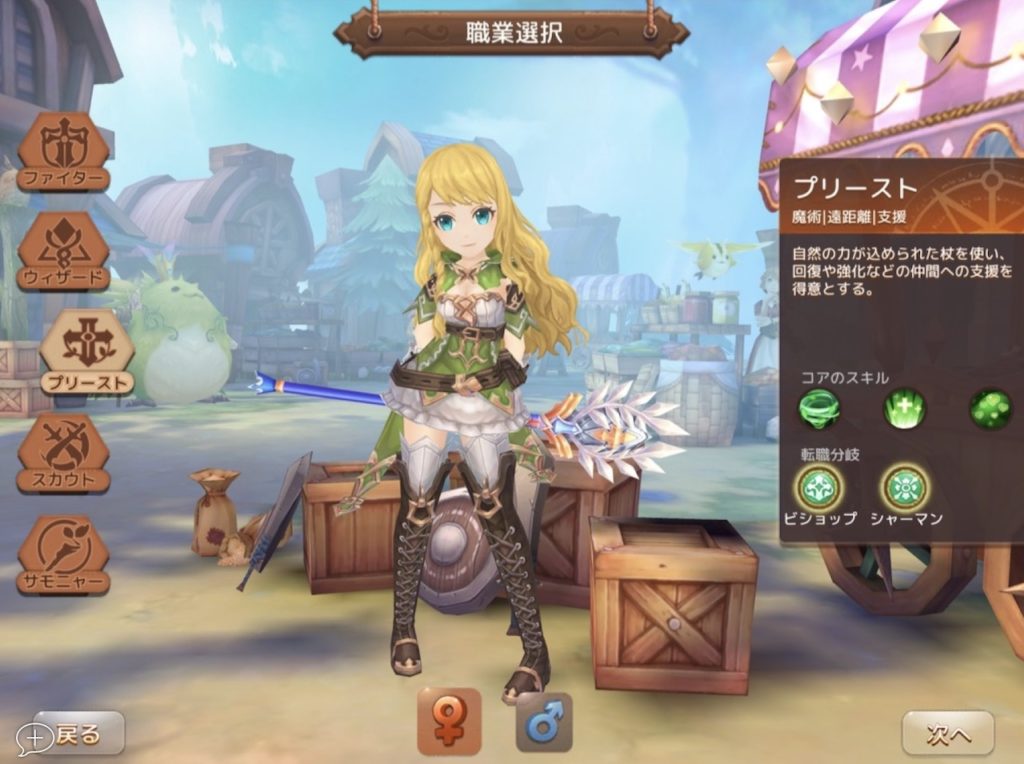The height and width of the screenshot is (764, 1024).
Task: Choose the female gender symbol button
Action: click(449, 721)
